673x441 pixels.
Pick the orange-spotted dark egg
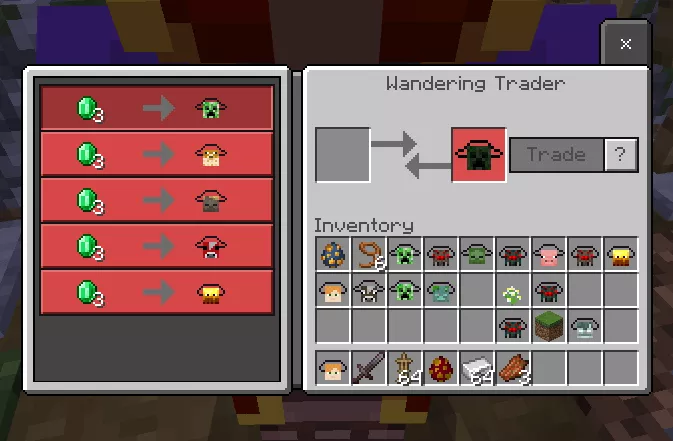[x=334, y=255]
